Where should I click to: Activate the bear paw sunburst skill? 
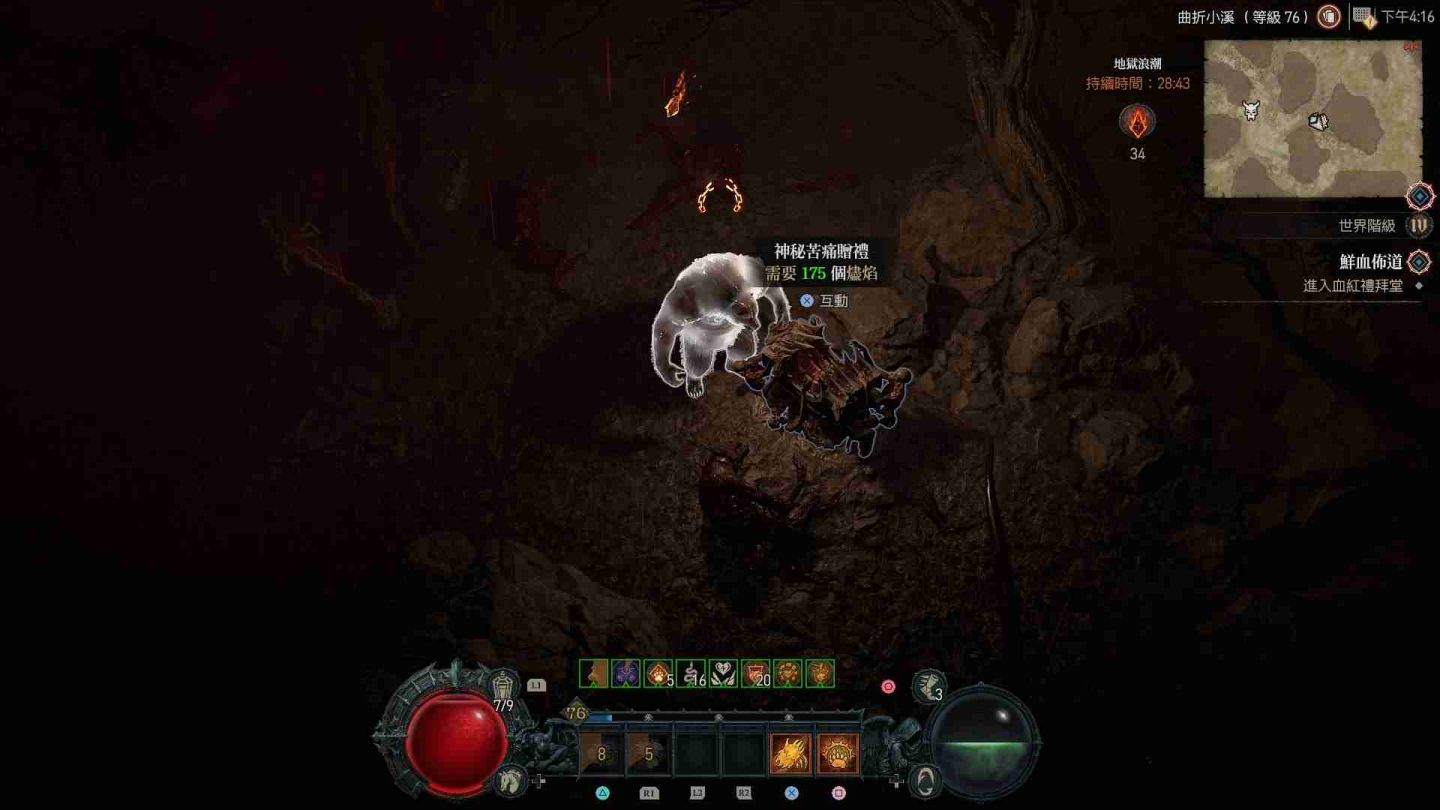tap(838, 754)
